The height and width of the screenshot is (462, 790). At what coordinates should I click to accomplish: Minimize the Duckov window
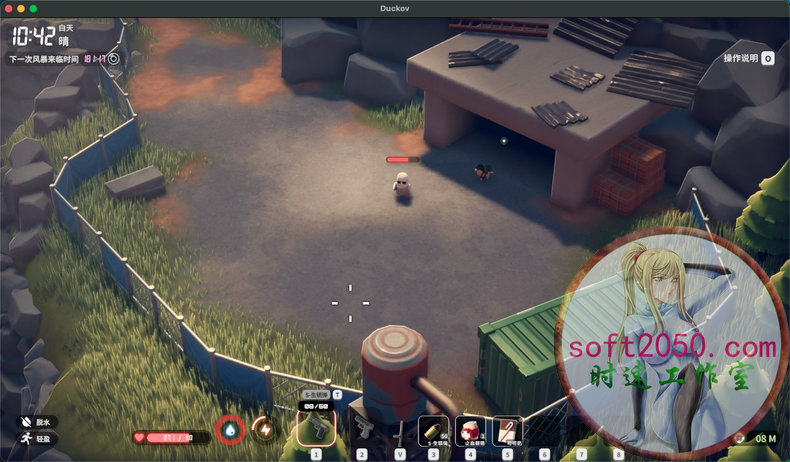[x=20, y=7]
